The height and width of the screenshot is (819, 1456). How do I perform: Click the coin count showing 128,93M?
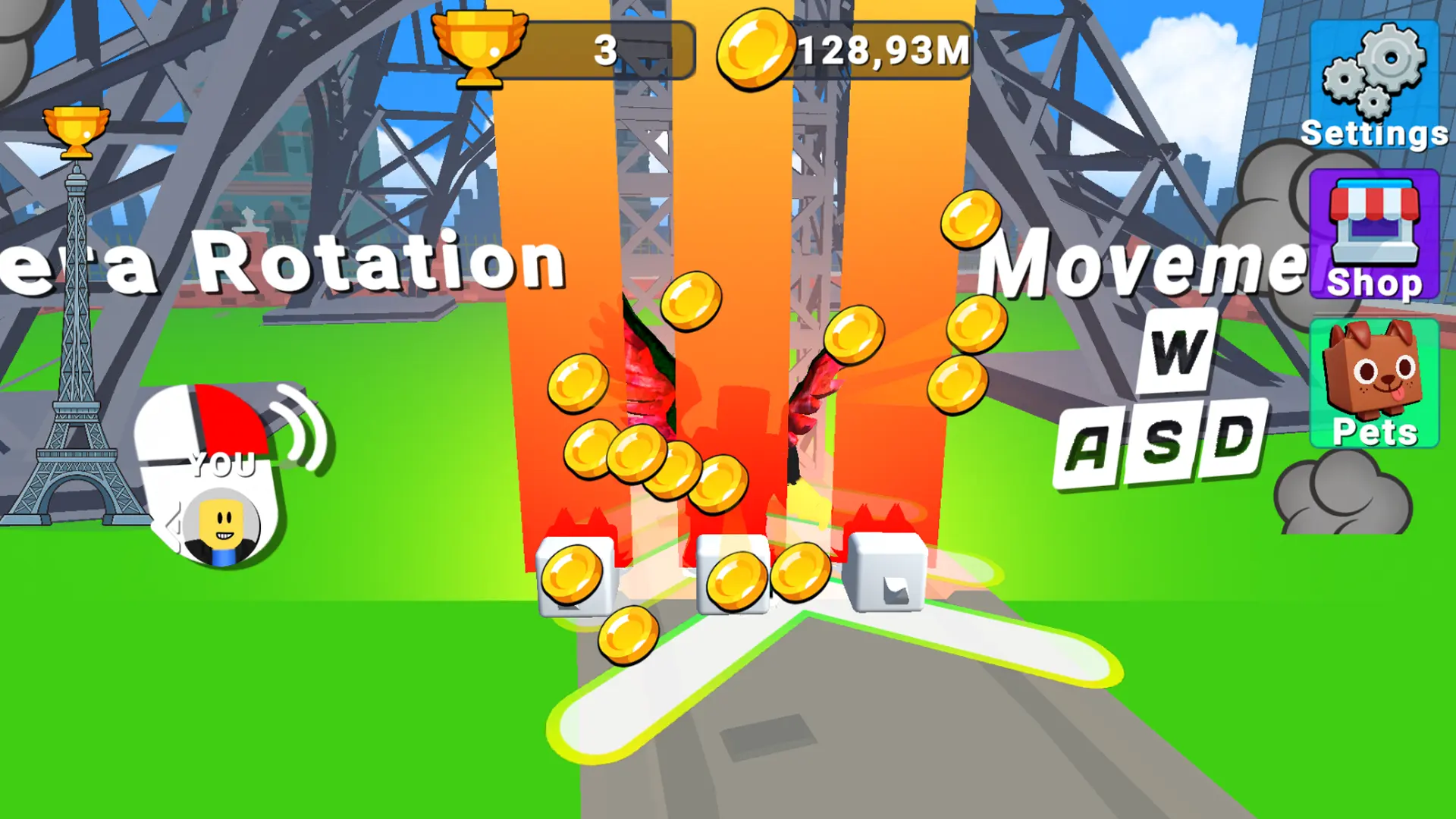[882, 49]
